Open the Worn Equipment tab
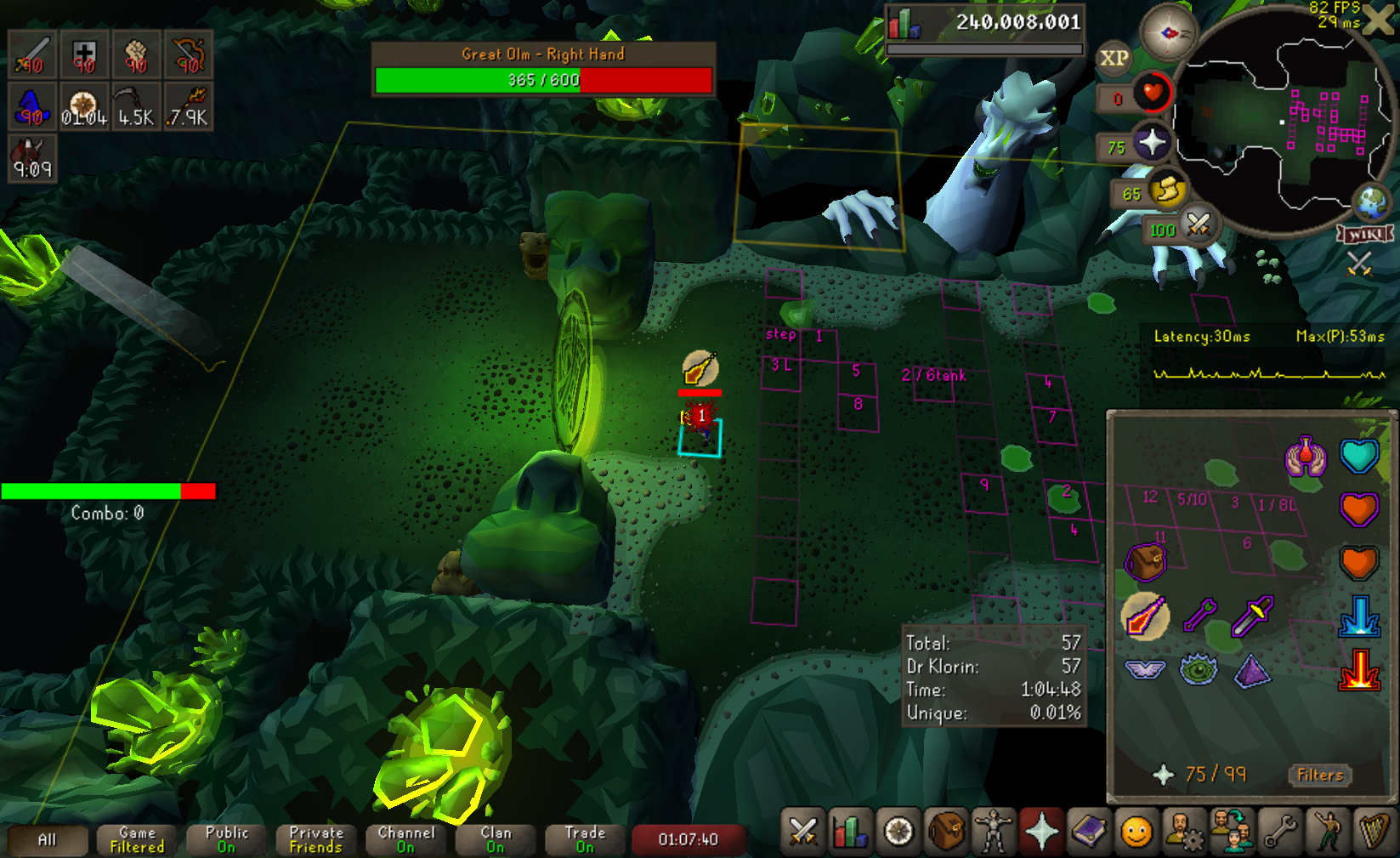The width and height of the screenshot is (1400, 858). click(993, 832)
